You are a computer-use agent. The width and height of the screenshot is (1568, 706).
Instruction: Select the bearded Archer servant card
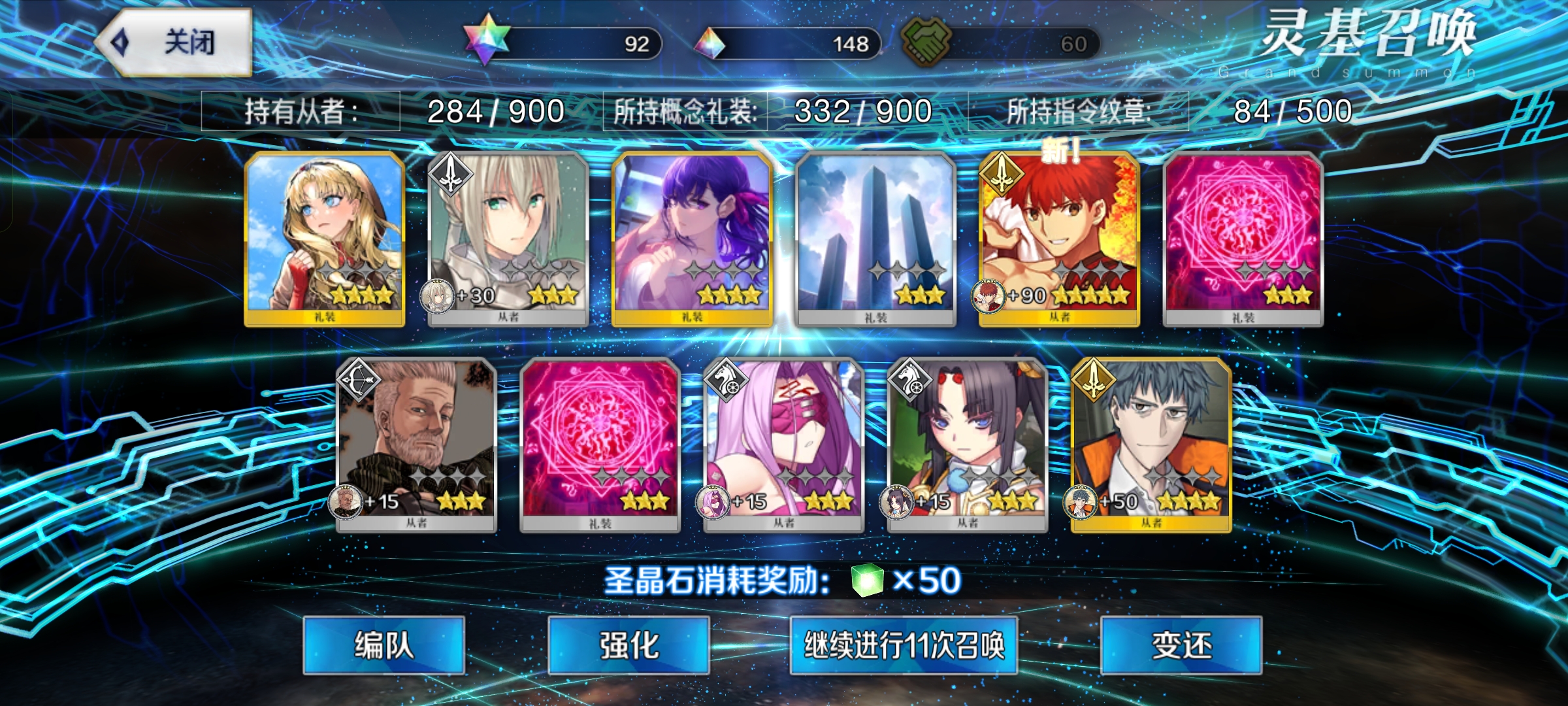(x=416, y=445)
